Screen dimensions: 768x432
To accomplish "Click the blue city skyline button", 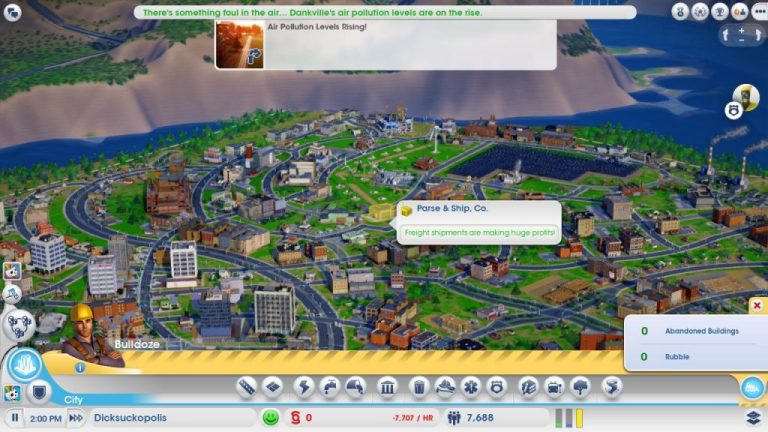I will [x=751, y=388].
